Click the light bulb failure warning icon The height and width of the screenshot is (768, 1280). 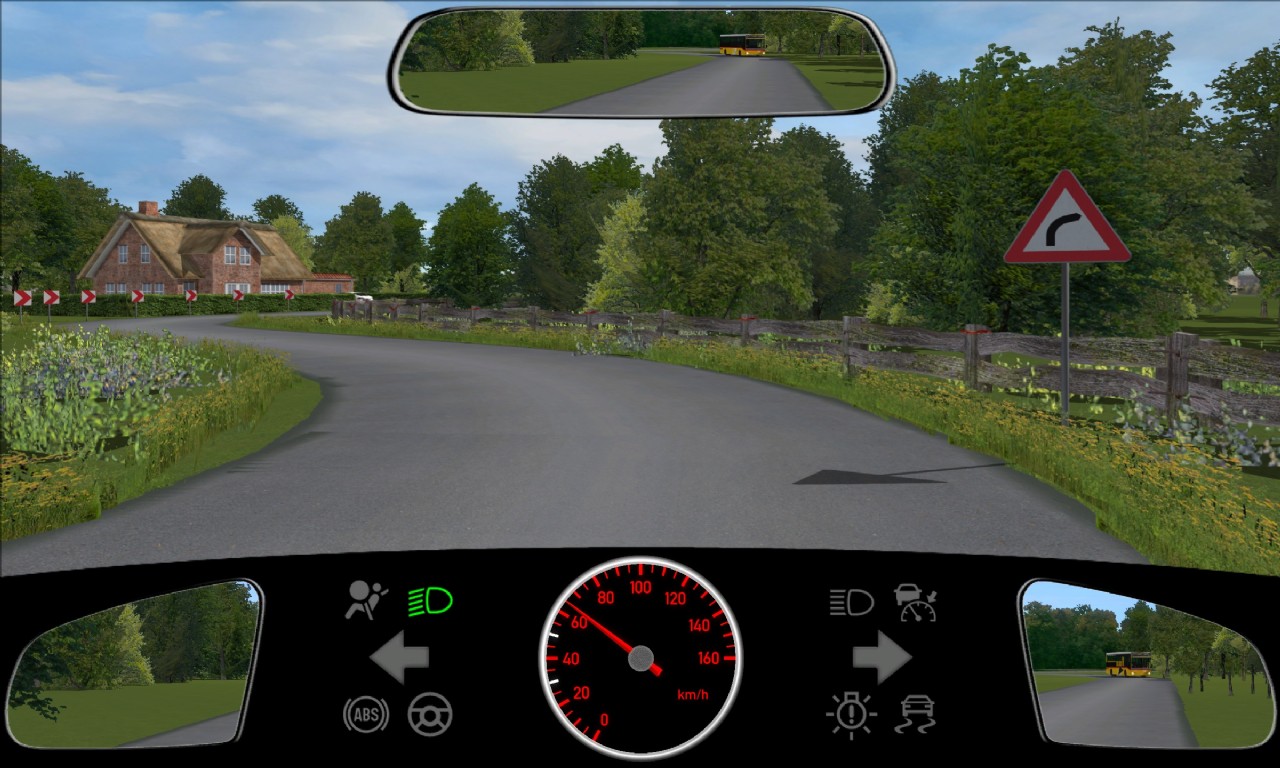point(851,715)
